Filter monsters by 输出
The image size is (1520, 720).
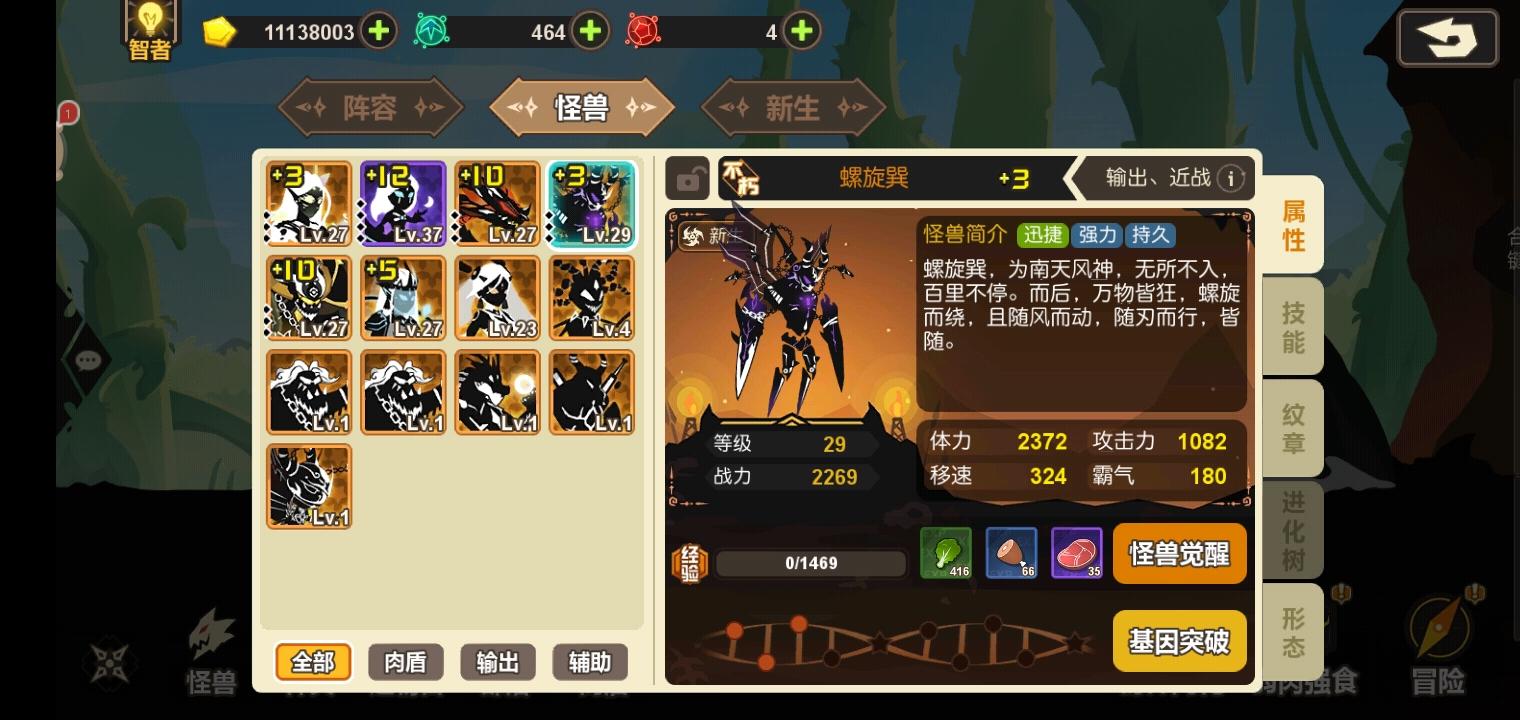click(x=497, y=662)
